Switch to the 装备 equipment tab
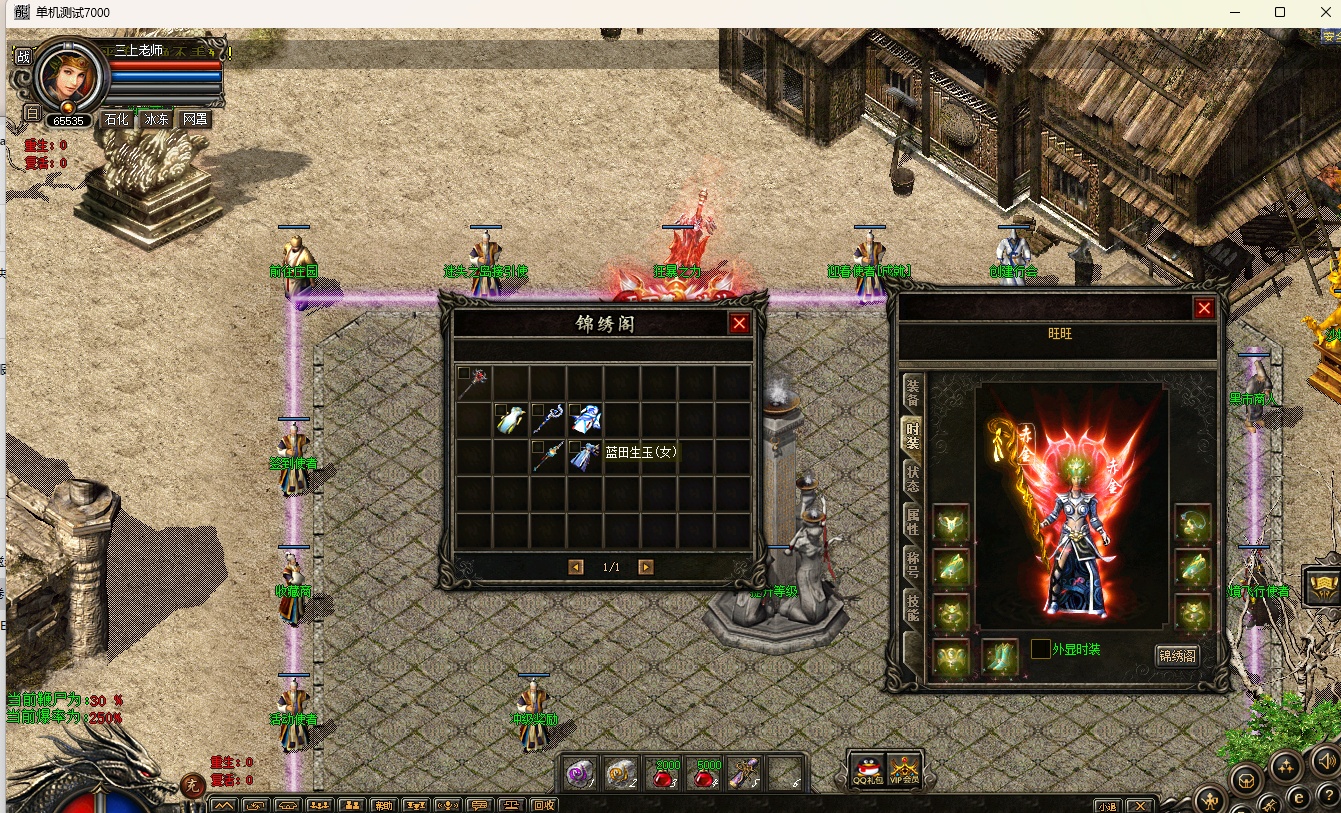 pyautogui.click(x=912, y=391)
